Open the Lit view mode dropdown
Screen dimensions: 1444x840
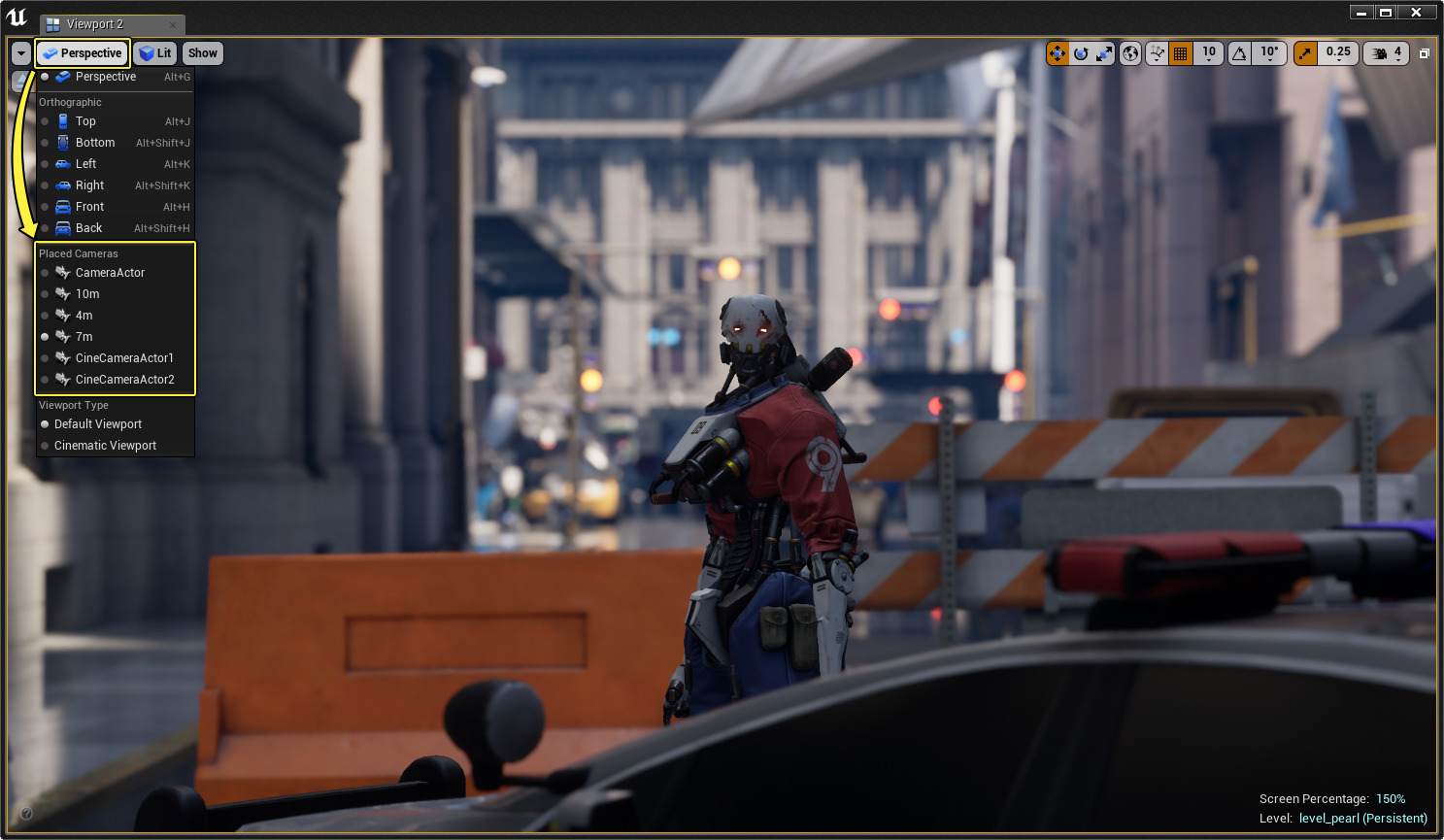155,53
